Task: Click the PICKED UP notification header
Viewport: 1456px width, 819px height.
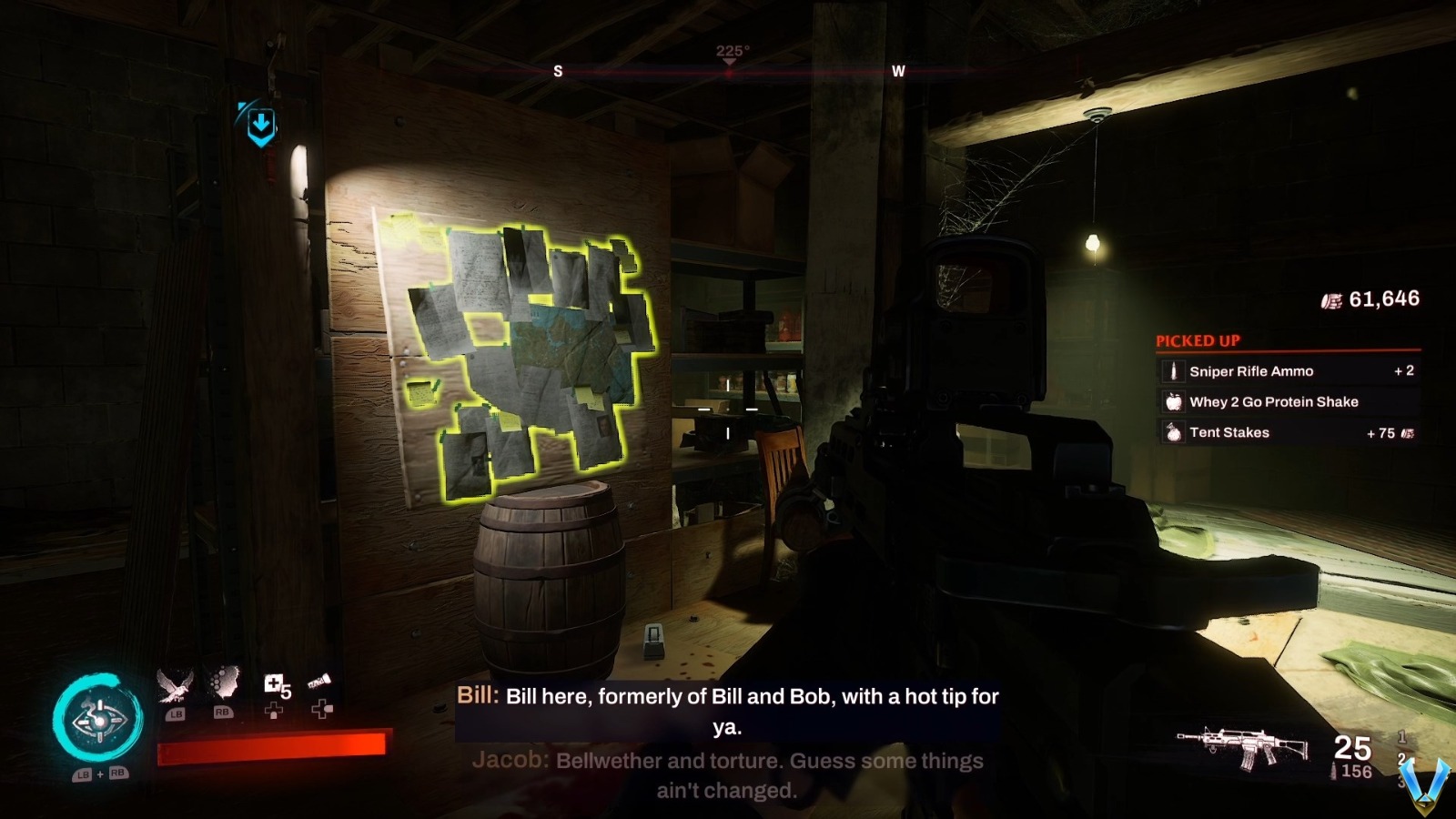Action: (x=1198, y=339)
